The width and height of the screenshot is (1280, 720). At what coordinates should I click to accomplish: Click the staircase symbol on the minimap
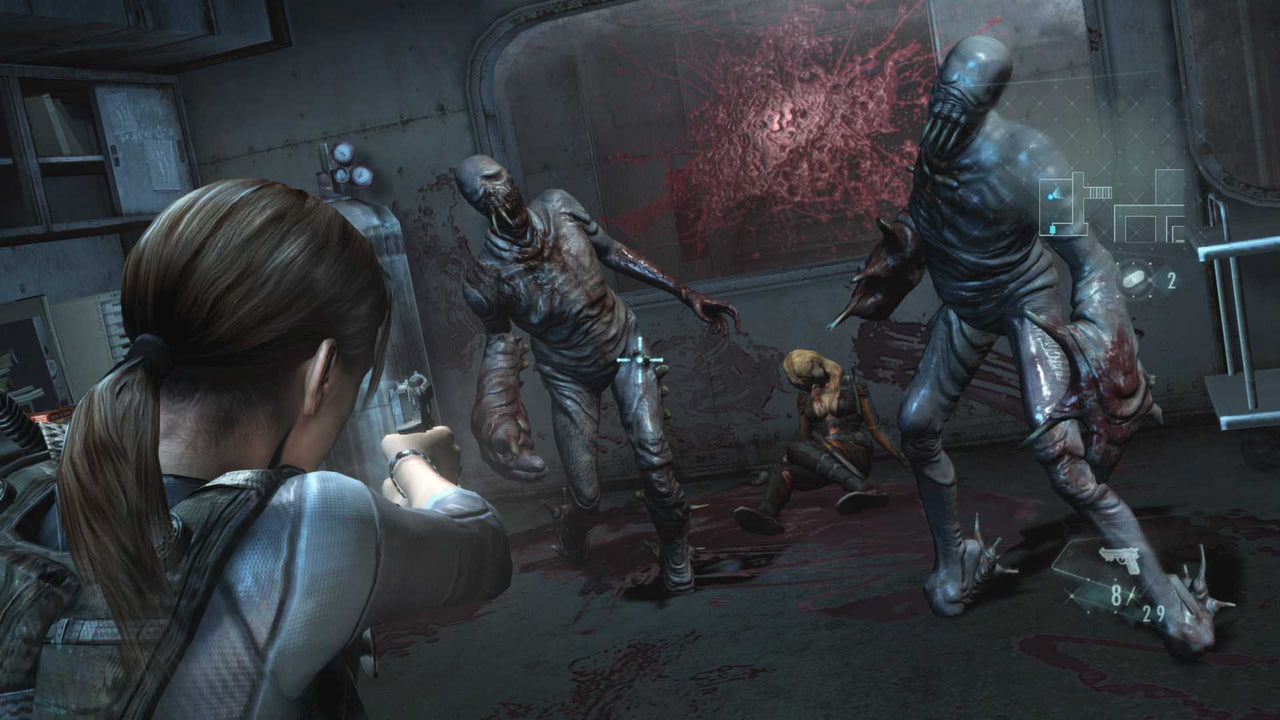tap(1100, 192)
